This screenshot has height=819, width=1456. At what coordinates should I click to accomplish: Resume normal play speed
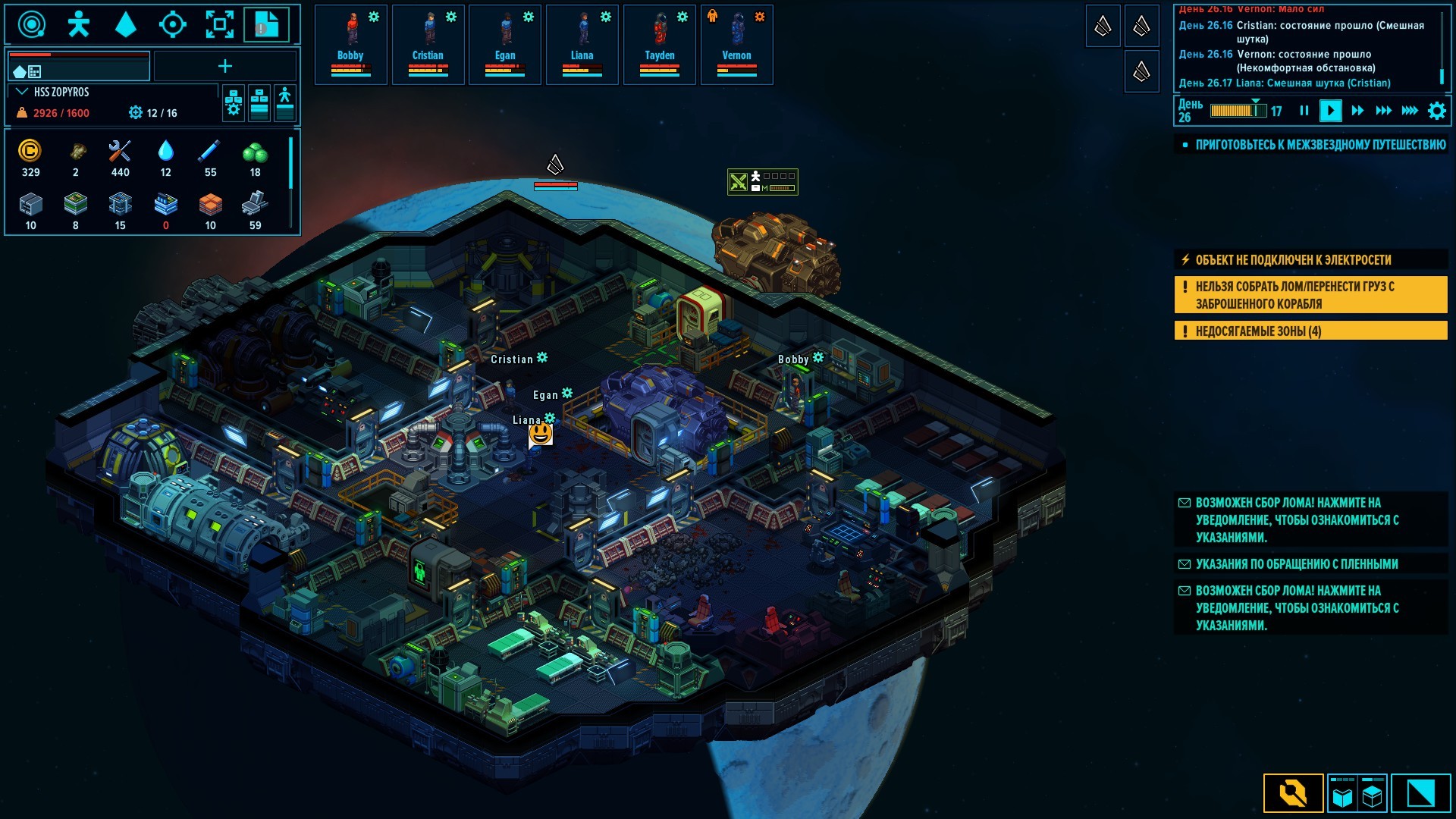click(x=1330, y=111)
